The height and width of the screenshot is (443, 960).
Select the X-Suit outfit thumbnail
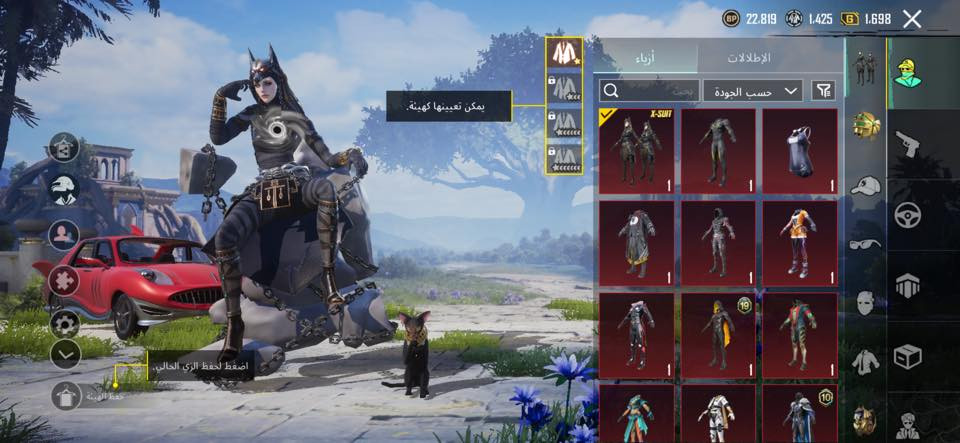(636, 151)
